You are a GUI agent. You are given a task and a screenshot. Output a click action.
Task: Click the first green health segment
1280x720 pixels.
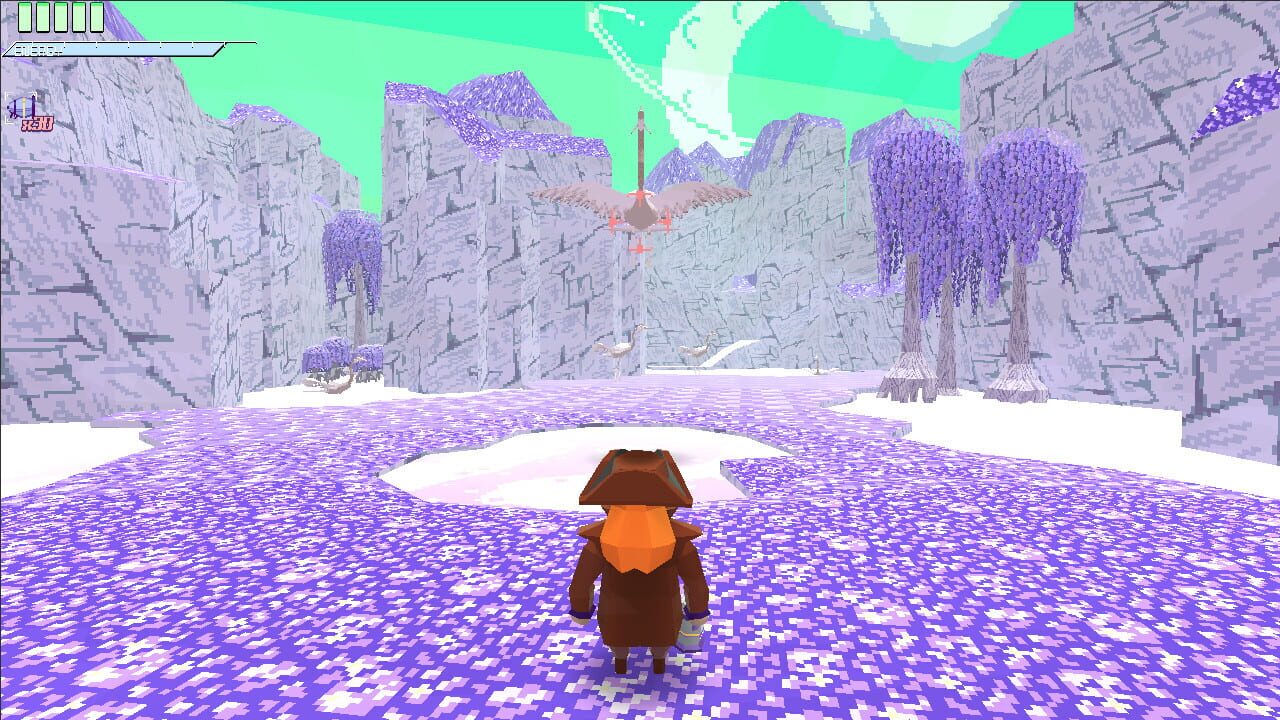pyautogui.click(x=25, y=17)
